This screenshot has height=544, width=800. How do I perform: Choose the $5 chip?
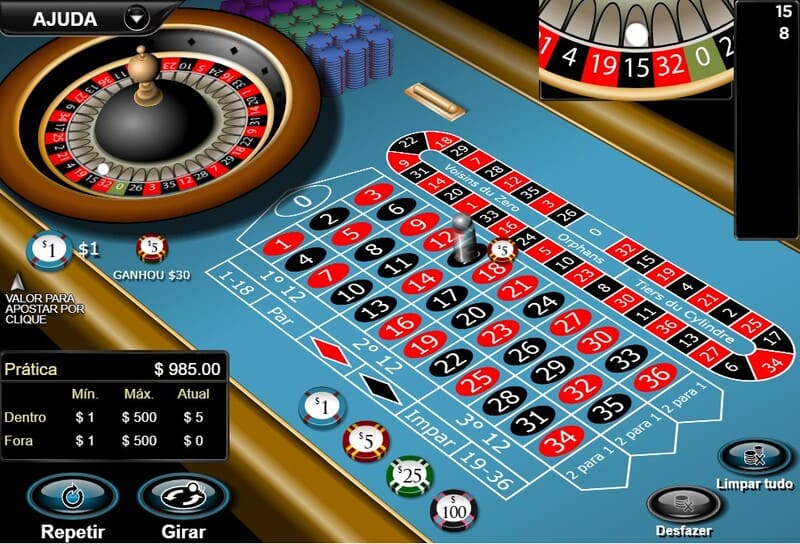tap(365, 440)
